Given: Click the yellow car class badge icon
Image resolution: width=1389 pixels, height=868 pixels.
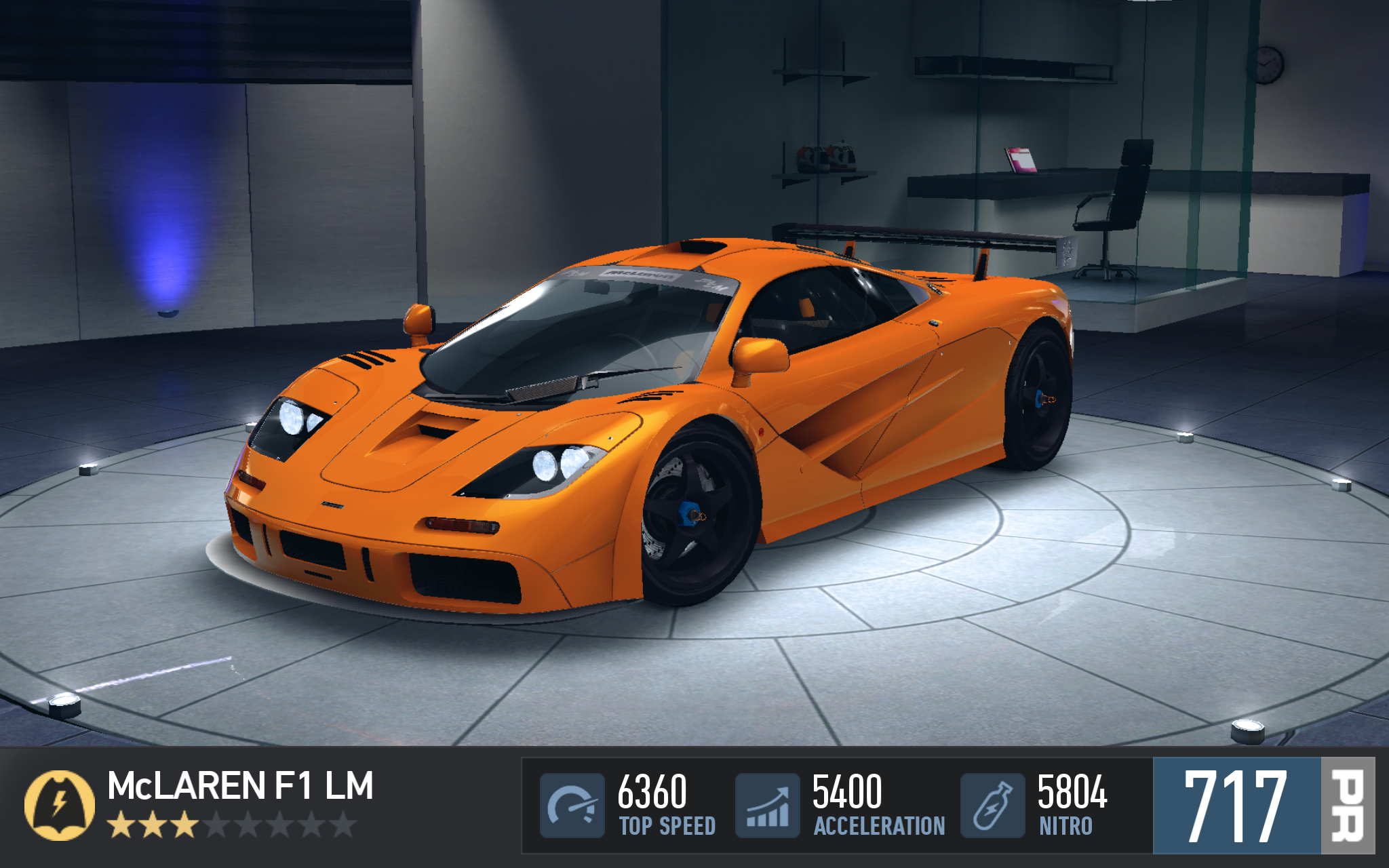Looking at the screenshot, I should 59,805.
